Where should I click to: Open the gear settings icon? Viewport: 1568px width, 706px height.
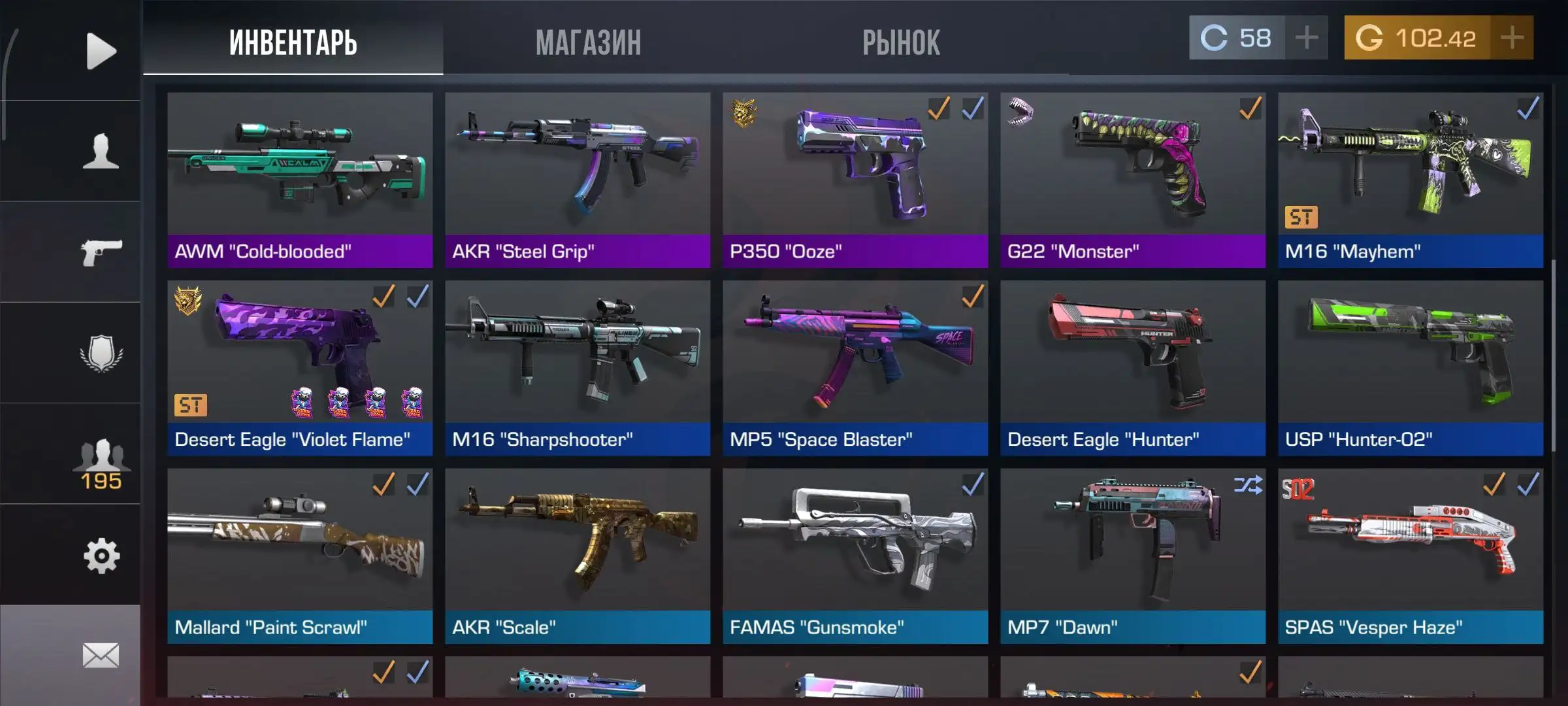pos(101,556)
